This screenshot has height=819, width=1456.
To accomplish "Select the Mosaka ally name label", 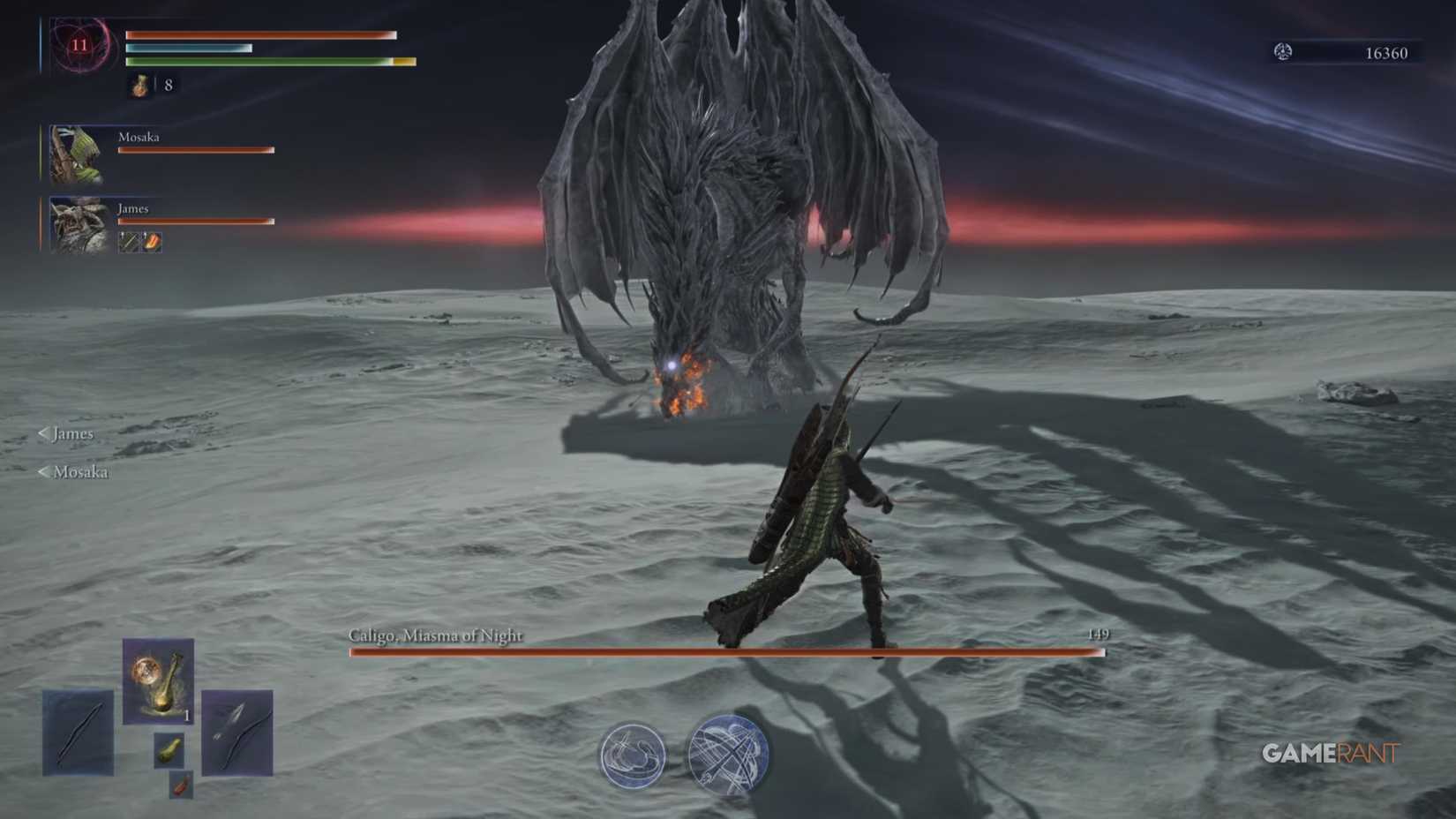I will tap(139, 137).
